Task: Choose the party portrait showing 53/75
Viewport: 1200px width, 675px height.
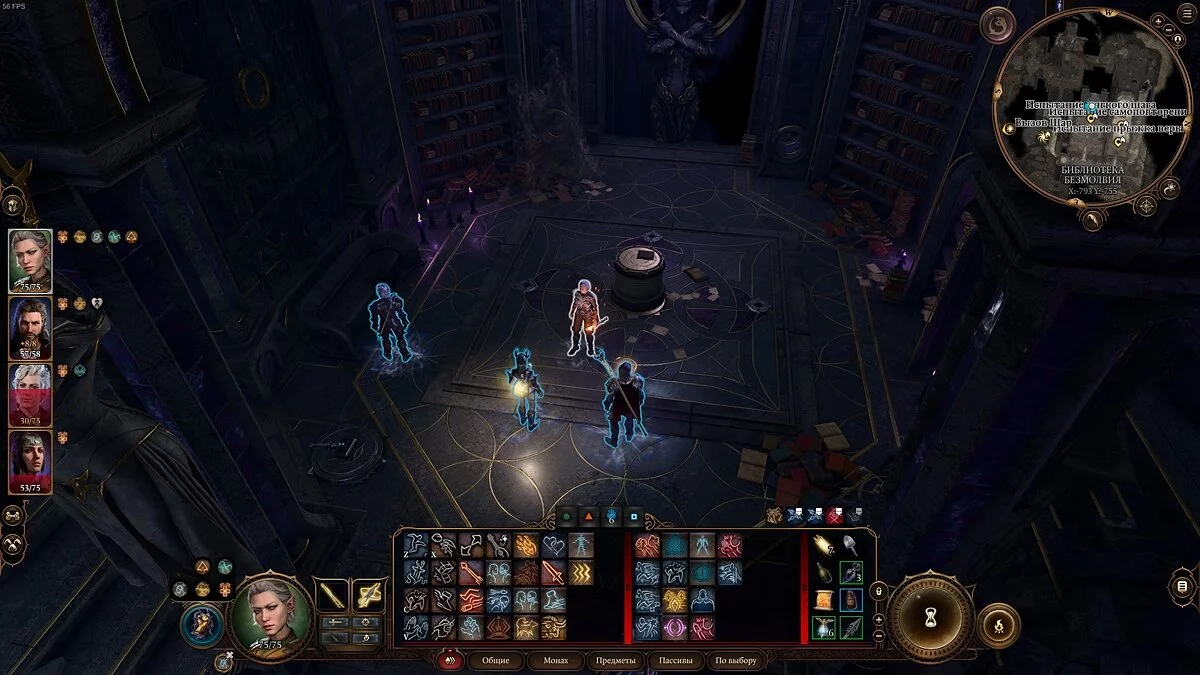Action: 30,460
